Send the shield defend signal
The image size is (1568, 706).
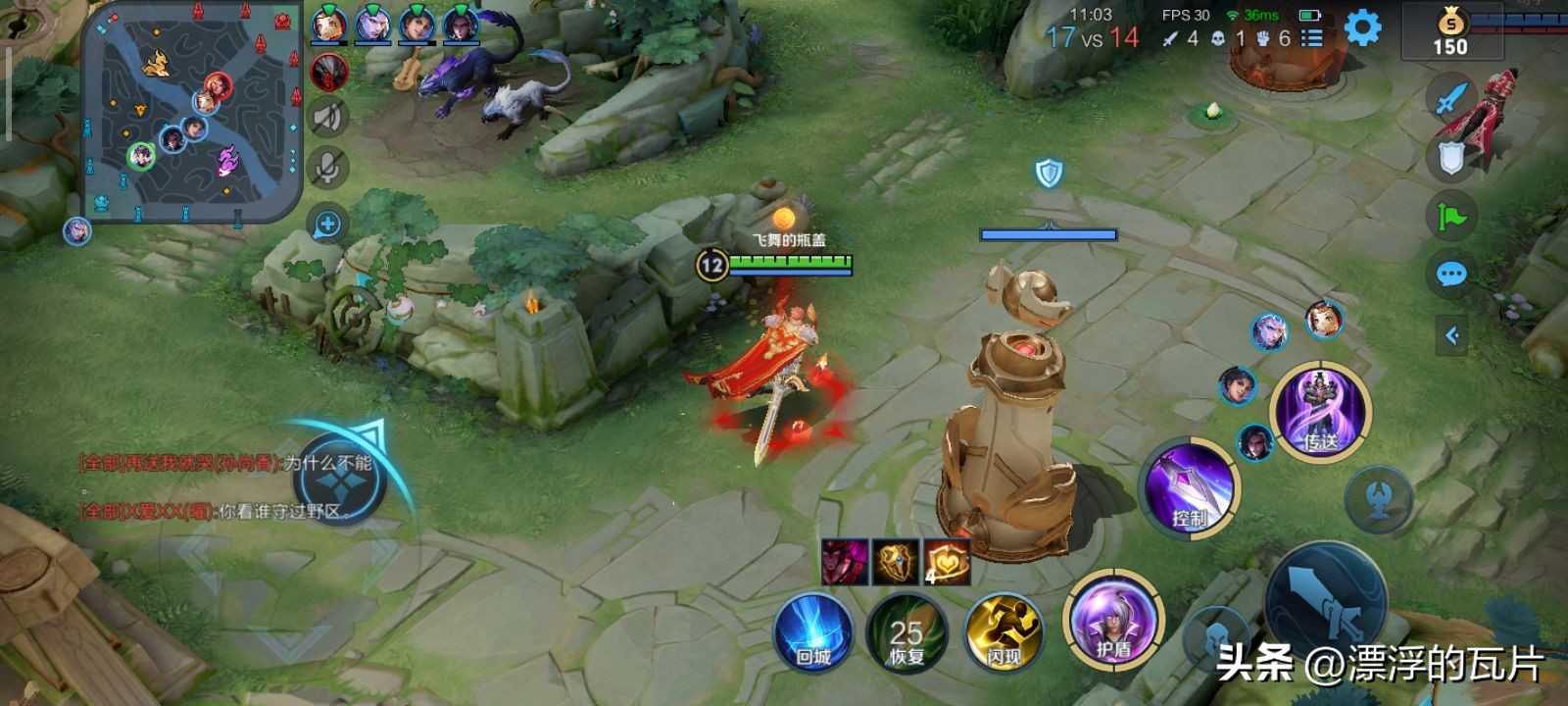click(1451, 158)
